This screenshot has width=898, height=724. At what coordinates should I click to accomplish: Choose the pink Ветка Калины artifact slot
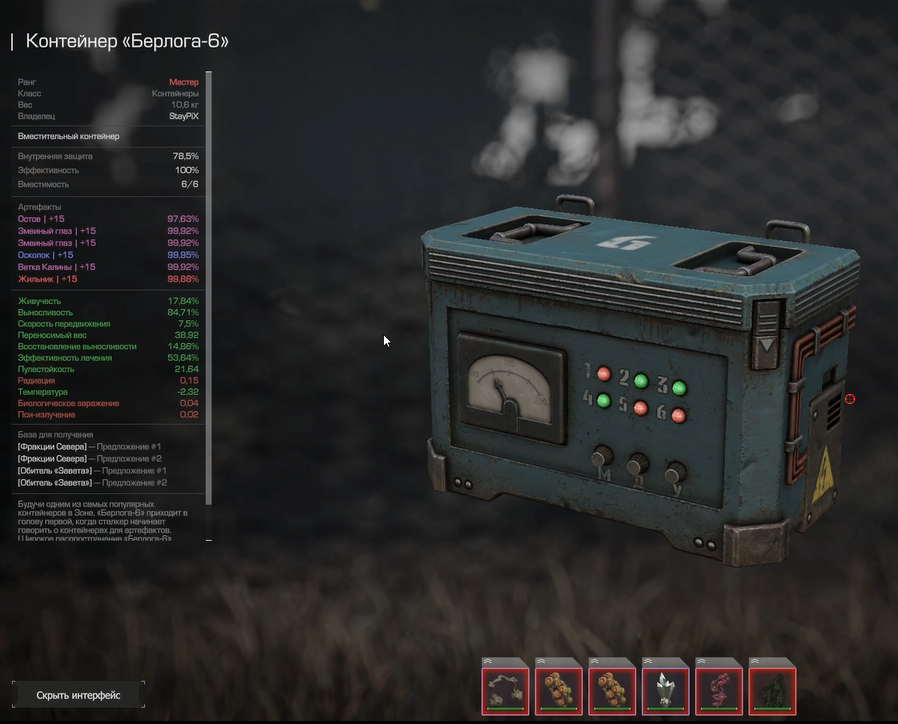719,686
